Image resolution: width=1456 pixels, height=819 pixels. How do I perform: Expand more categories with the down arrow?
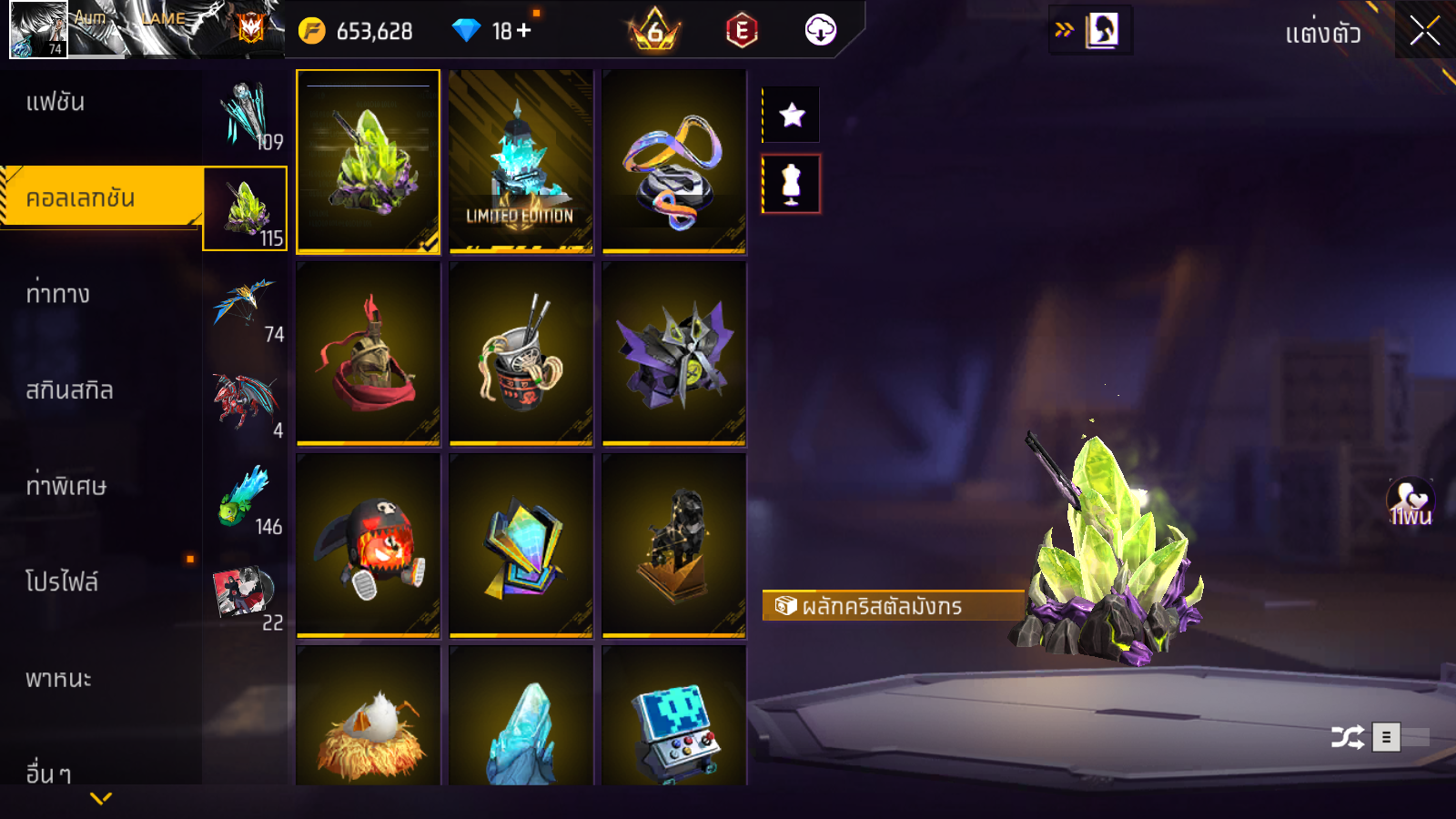(x=101, y=798)
